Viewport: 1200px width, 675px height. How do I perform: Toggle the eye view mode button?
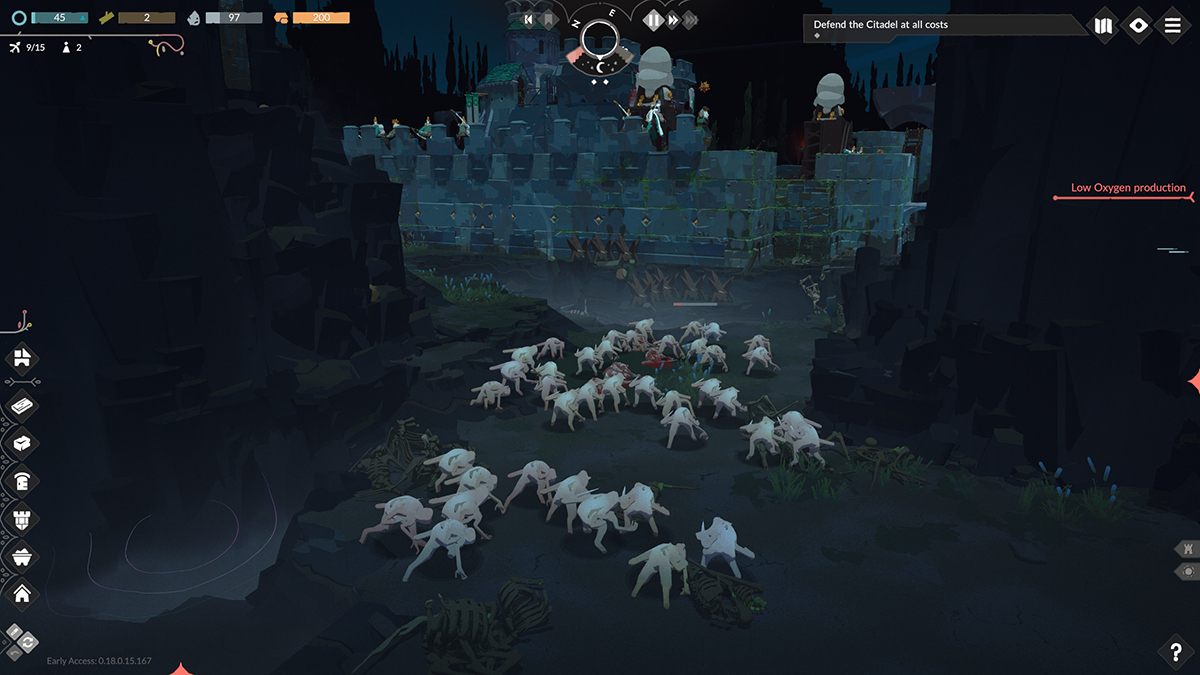(1138, 25)
